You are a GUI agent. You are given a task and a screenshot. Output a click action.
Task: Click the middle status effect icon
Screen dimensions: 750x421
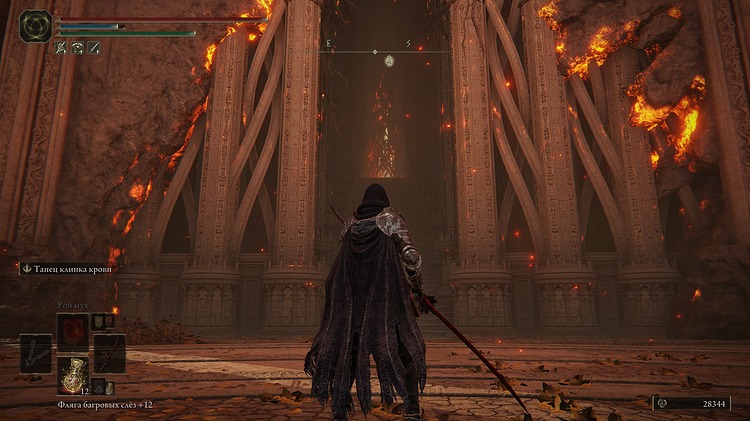(77, 47)
